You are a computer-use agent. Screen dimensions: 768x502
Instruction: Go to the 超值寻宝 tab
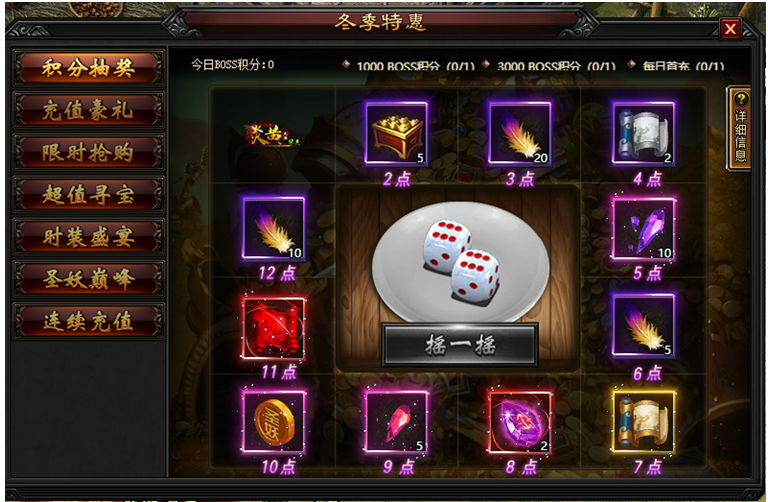pyautogui.click(x=88, y=194)
